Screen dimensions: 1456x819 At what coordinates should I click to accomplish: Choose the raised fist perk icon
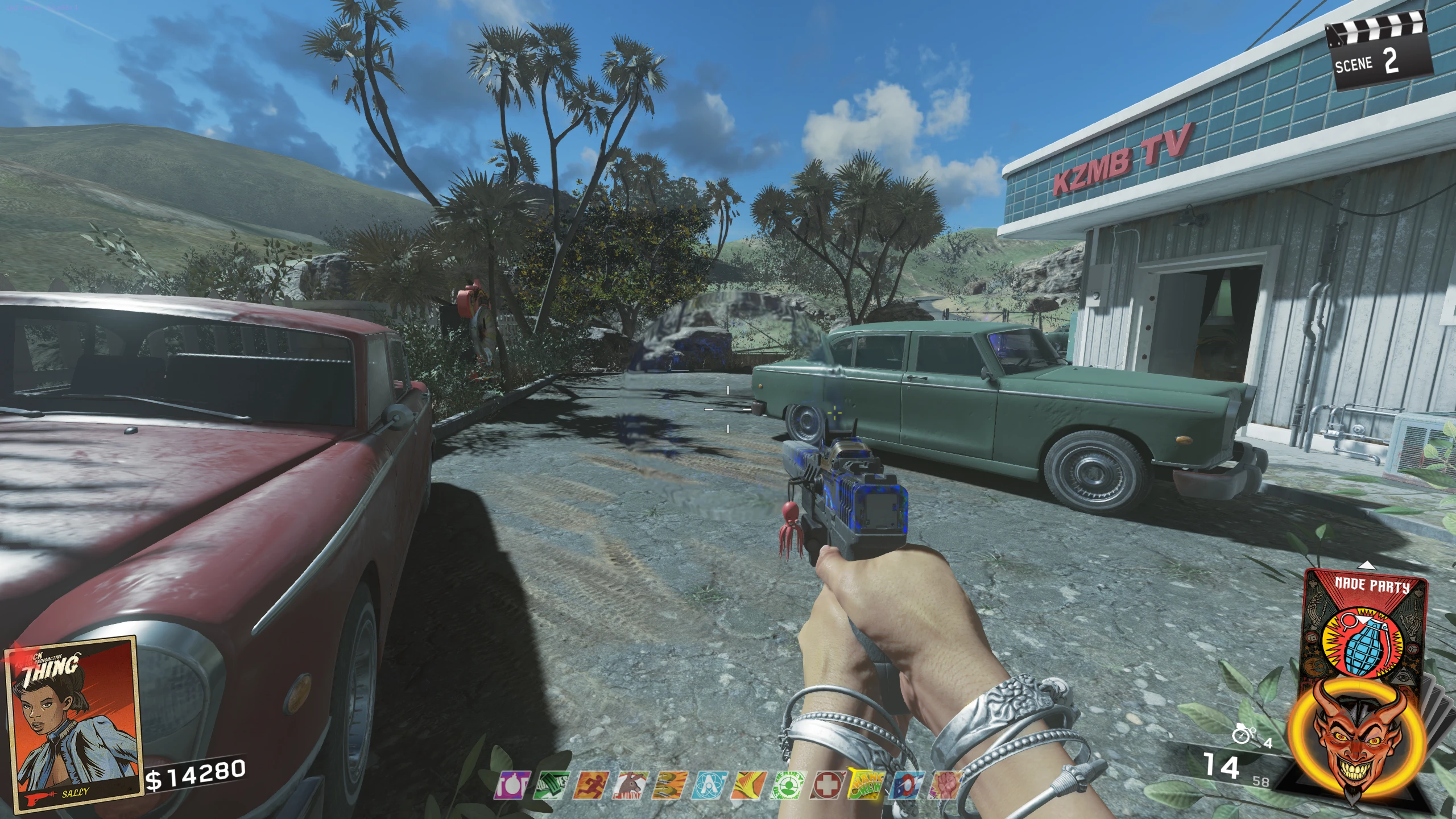click(x=944, y=785)
